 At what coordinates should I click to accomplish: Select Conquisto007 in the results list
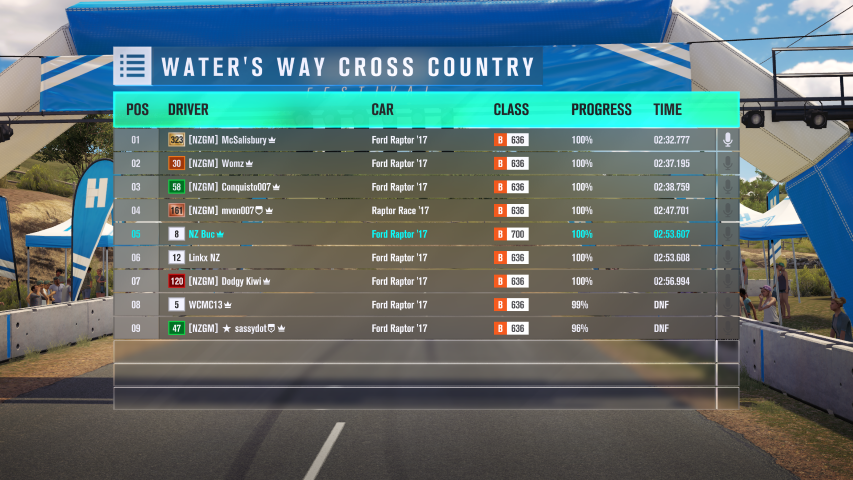coord(415,187)
